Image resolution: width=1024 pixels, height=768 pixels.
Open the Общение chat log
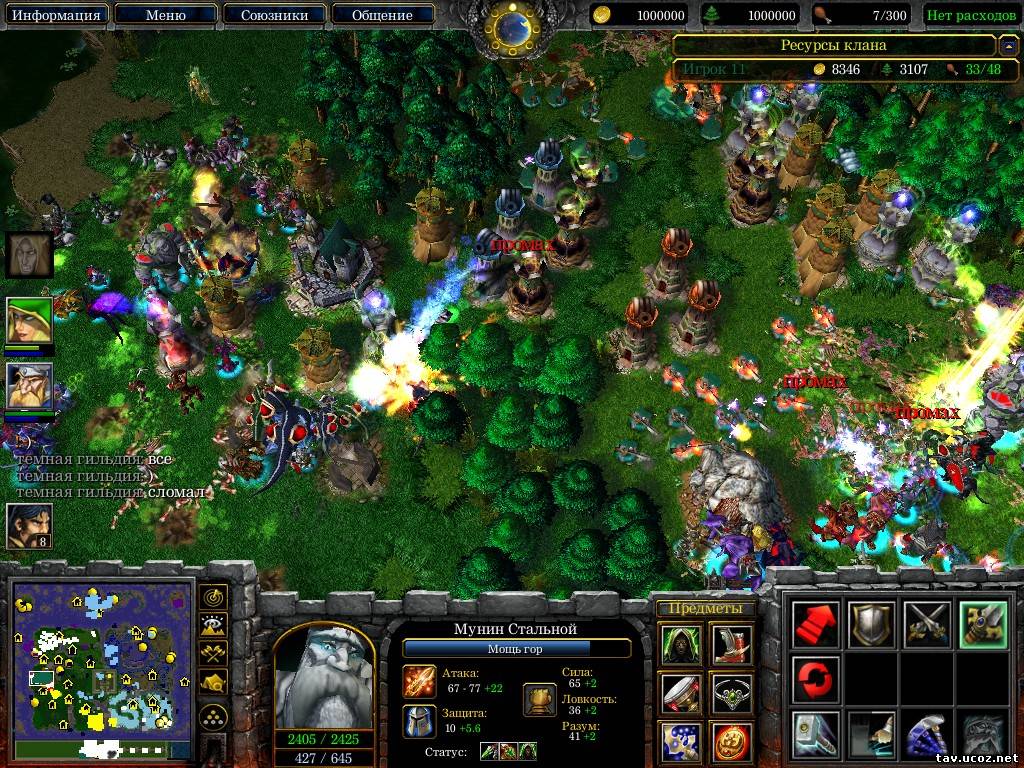click(382, 15)
